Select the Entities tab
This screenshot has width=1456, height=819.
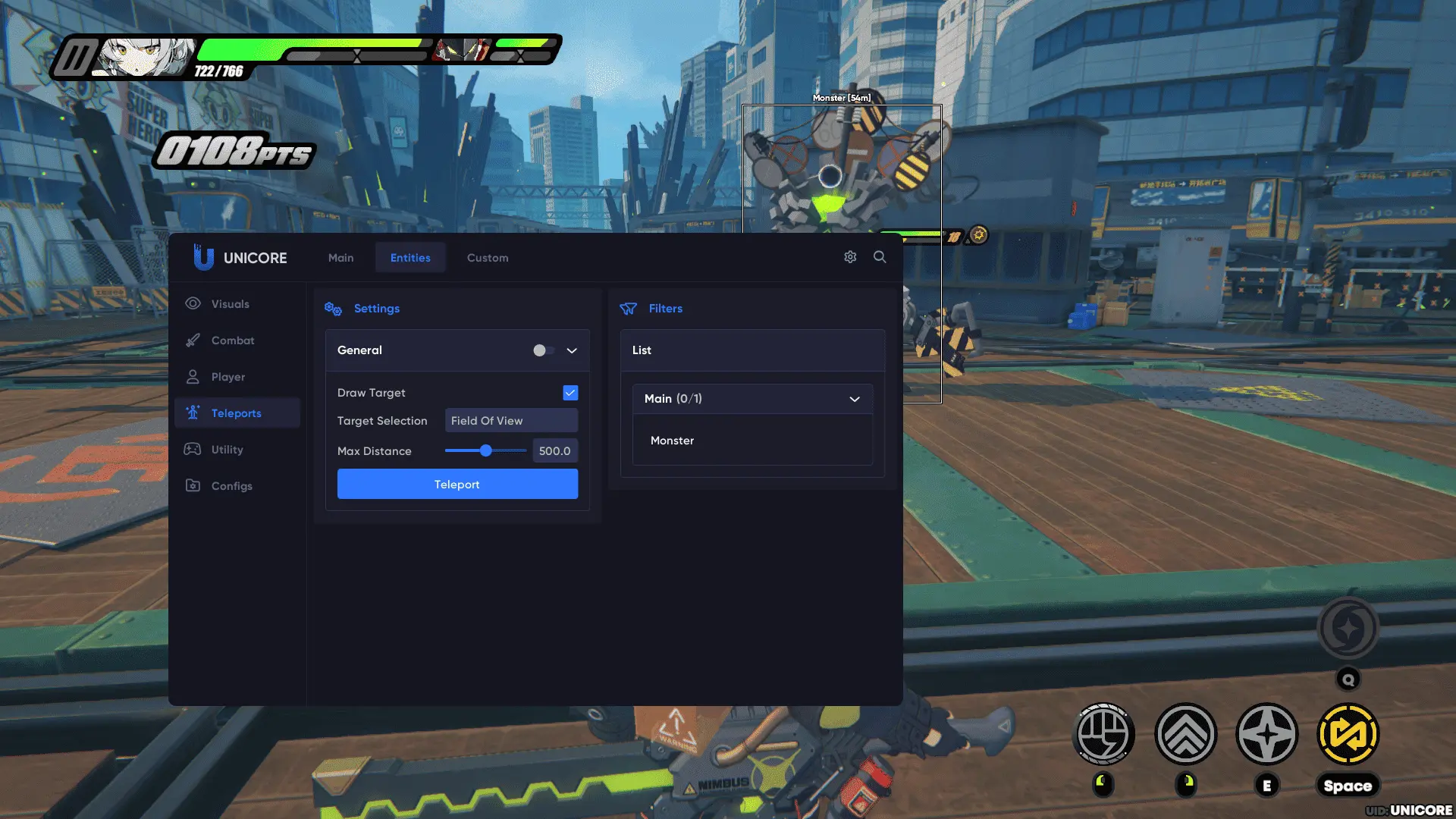[x=410, y=258]
